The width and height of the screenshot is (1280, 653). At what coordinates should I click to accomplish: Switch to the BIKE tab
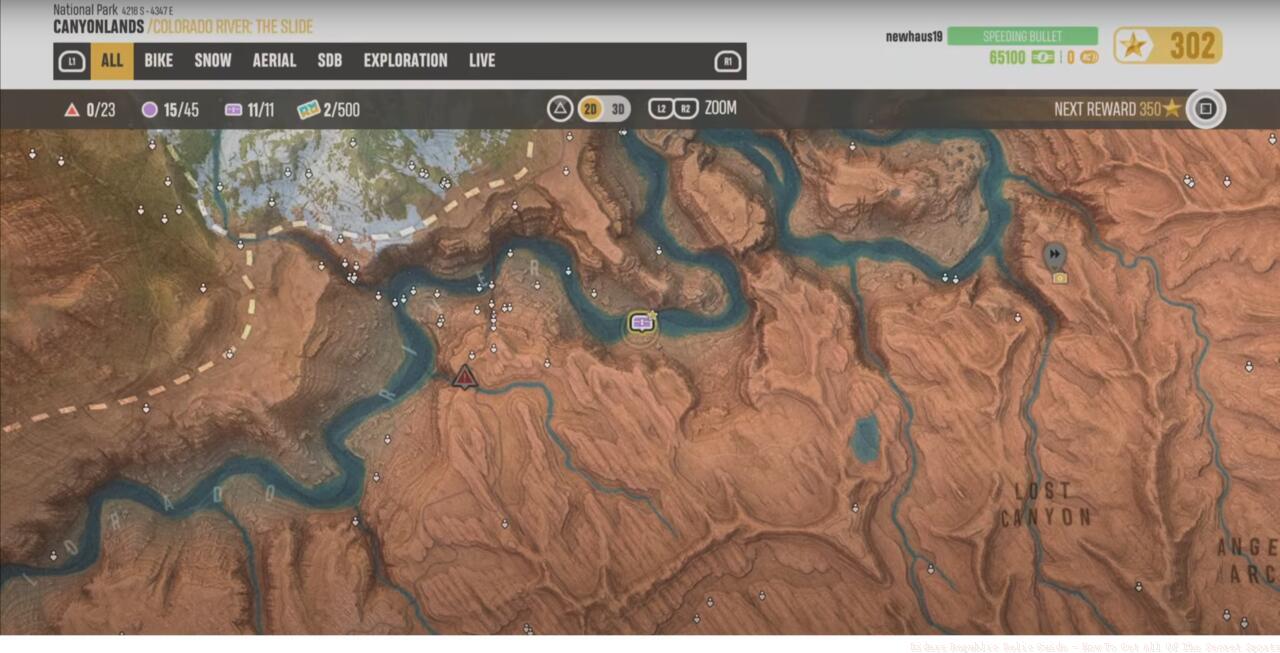click(x=158, y=61)
